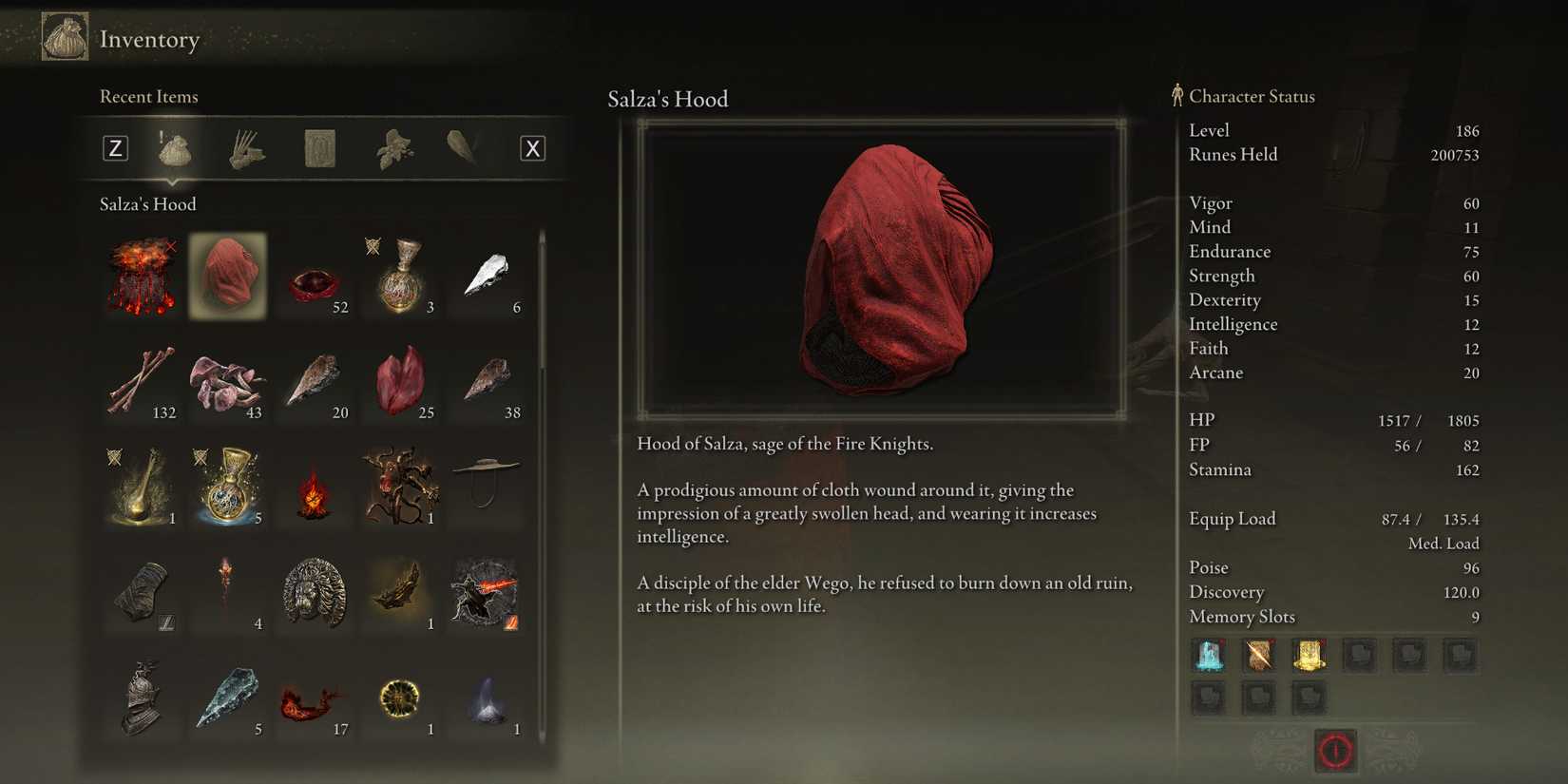Screen dimensions: 1568x784
Task: Select the blue sorcery in the memory slots
Action: click(1210, 656)
